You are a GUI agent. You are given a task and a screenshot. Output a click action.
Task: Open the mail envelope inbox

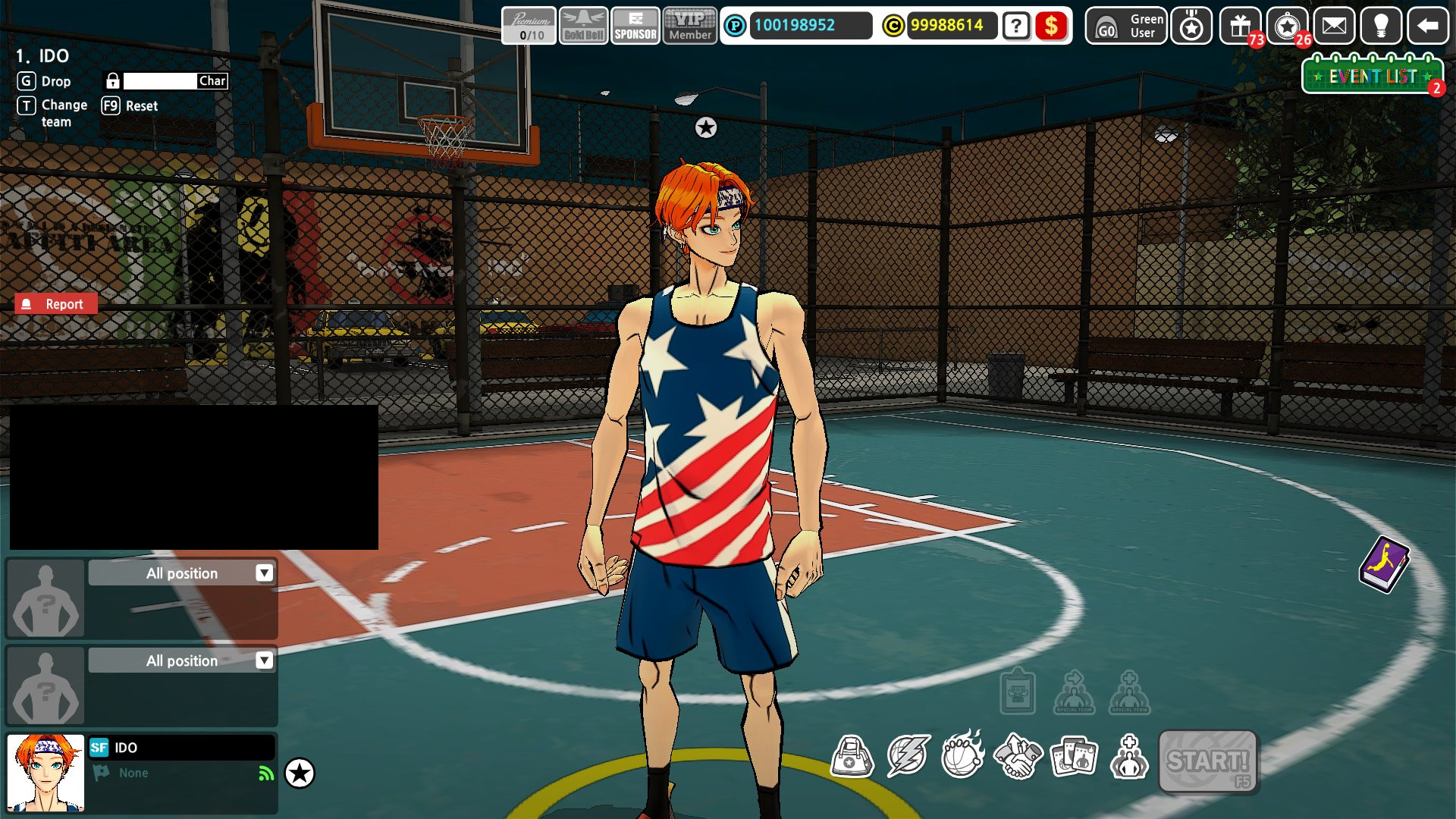click(x=1333, y=27)
